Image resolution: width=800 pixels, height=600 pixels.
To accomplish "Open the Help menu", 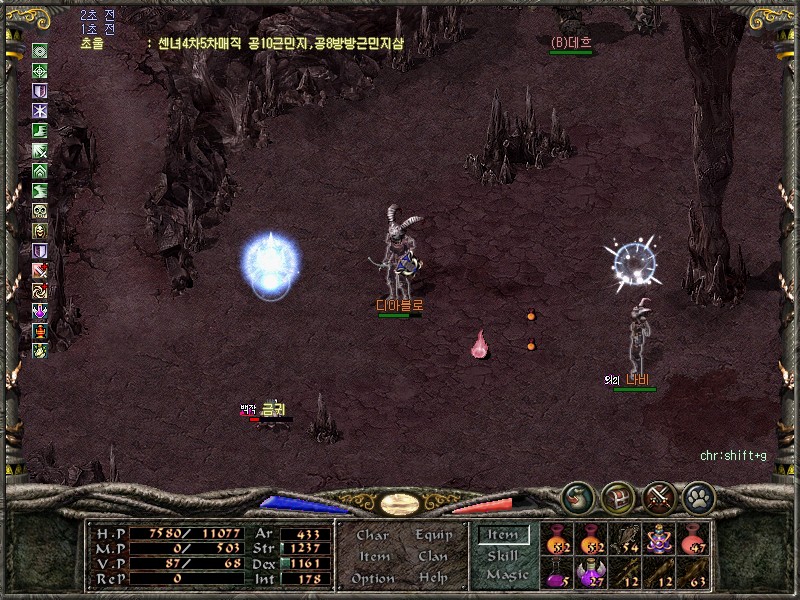I will point(432,578).
